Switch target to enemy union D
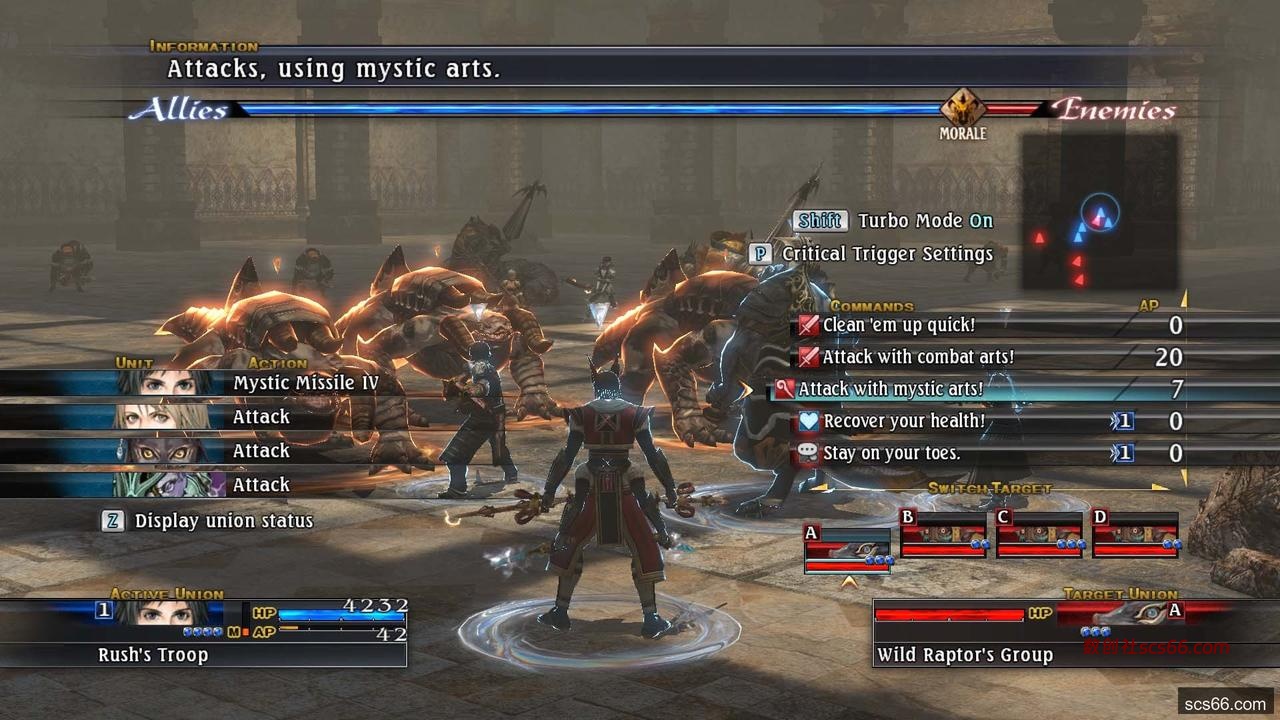The width and height of the screenshot is (1280, 720). point(1135,533)
